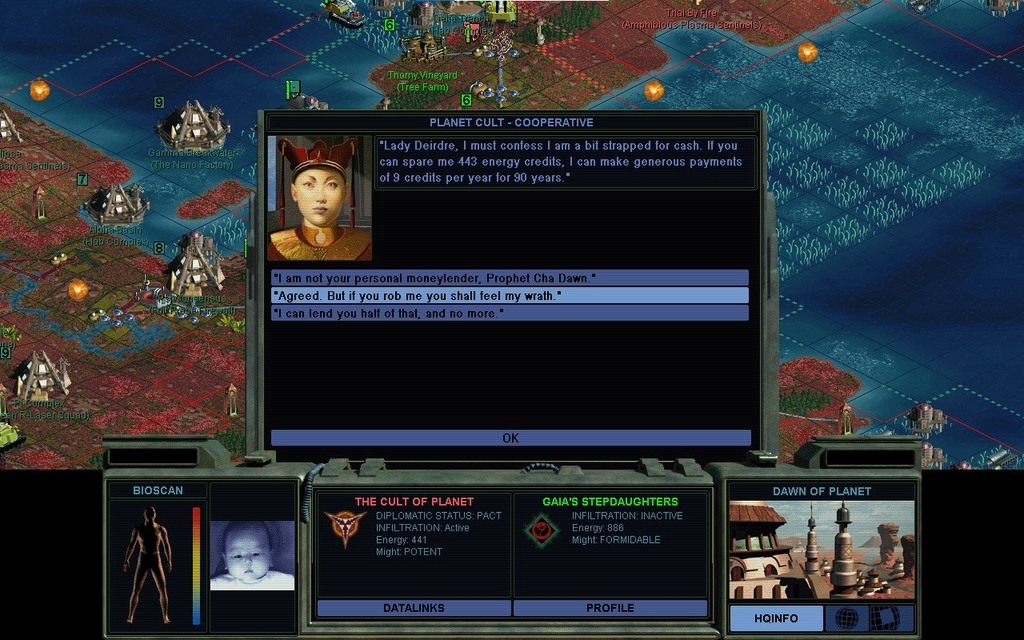
Task: Click the globe grid icon button
Action: click(x=846, y=619)
